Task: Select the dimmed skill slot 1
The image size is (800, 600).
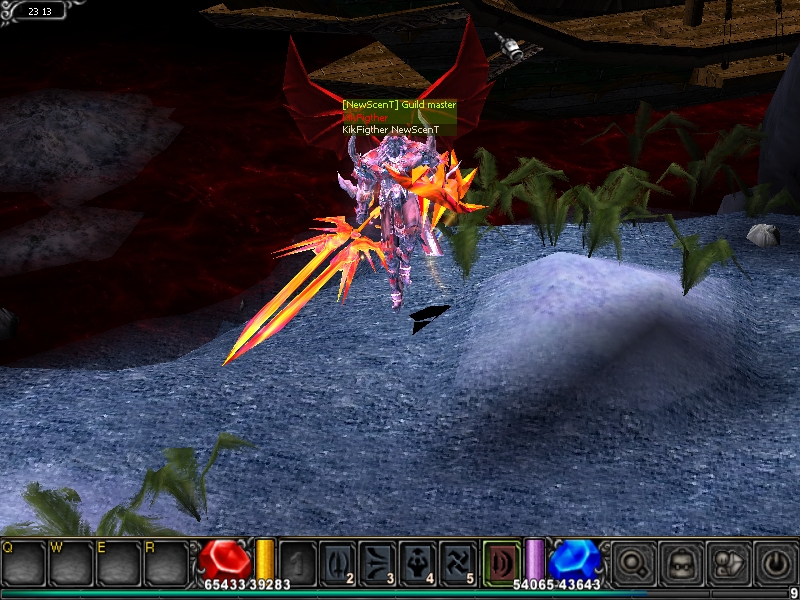Action: 298,562
